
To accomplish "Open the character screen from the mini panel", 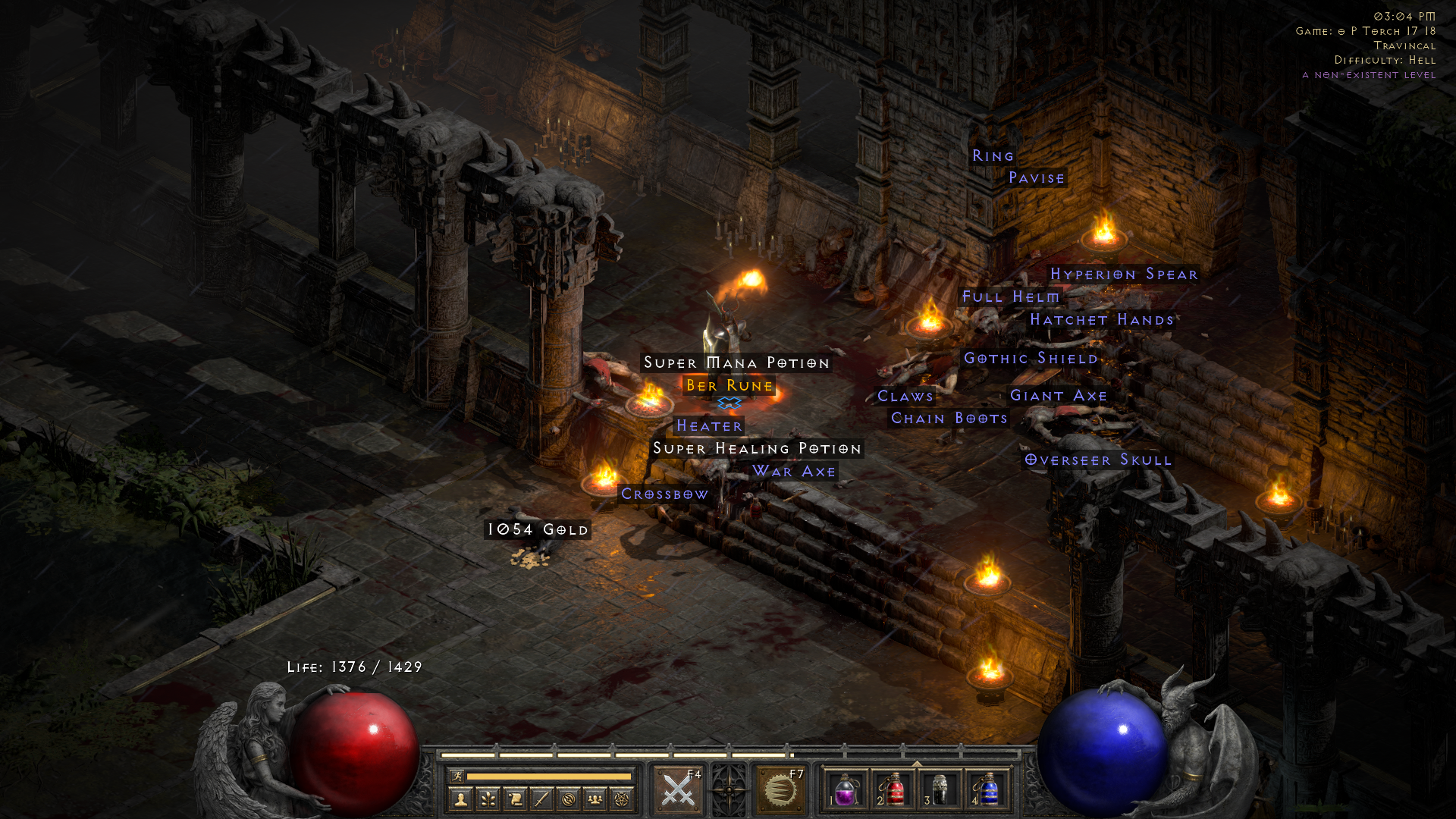I will 460,800.
